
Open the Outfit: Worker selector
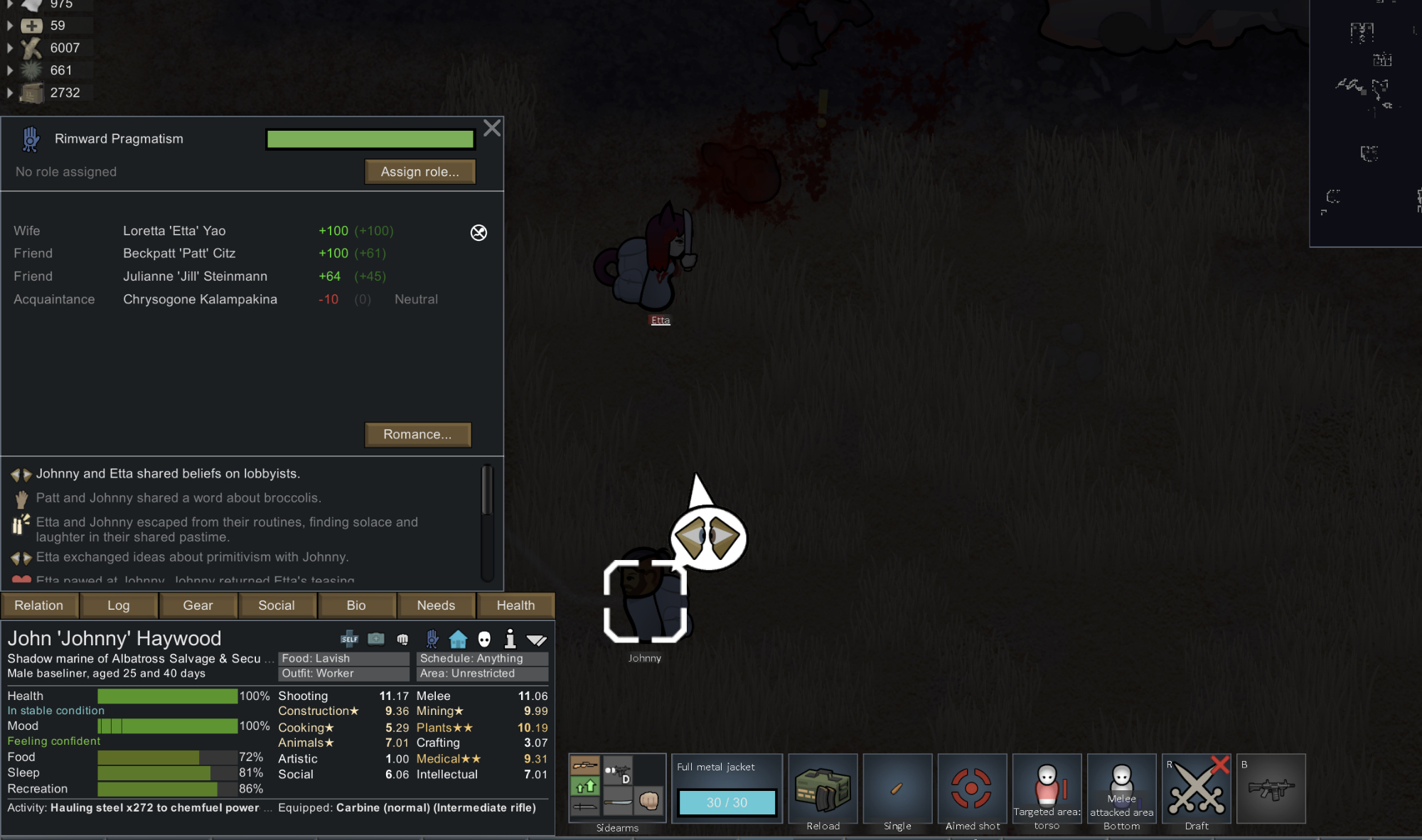[343, 674]
